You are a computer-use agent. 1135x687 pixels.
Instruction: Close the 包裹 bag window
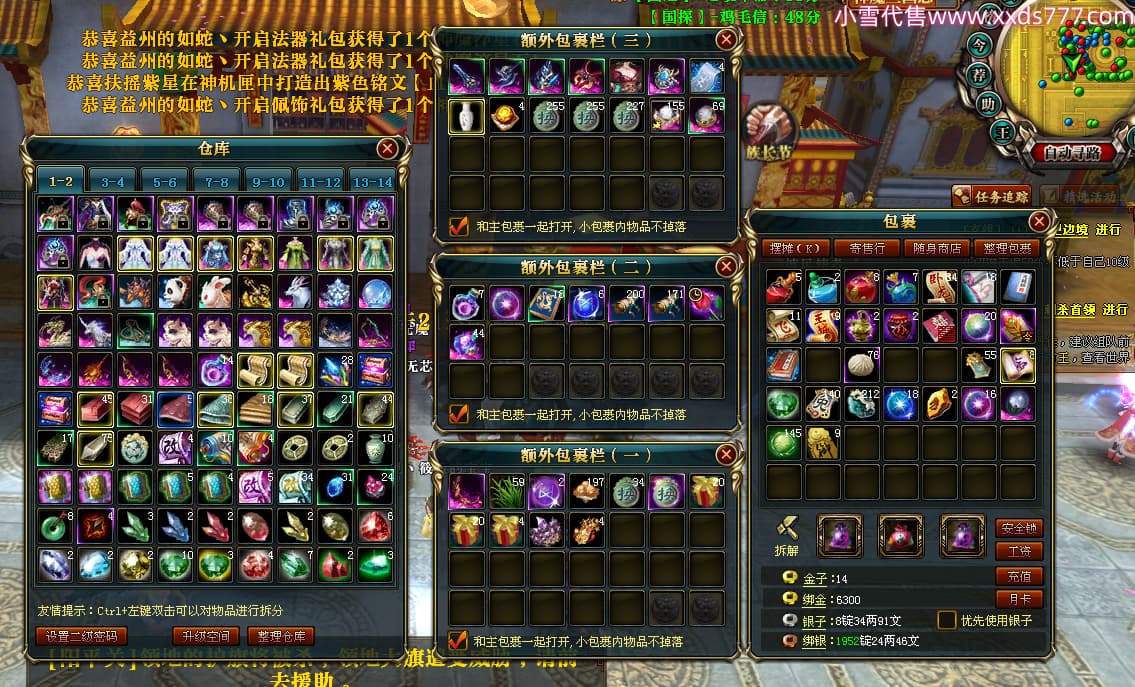tap(1040, 221)
